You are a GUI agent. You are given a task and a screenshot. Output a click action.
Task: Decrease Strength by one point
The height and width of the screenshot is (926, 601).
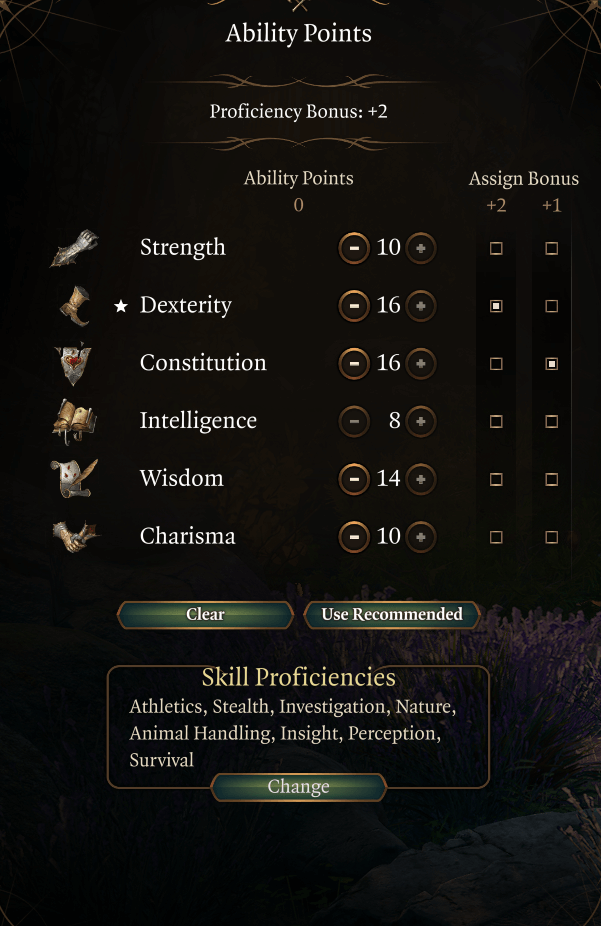353,248
